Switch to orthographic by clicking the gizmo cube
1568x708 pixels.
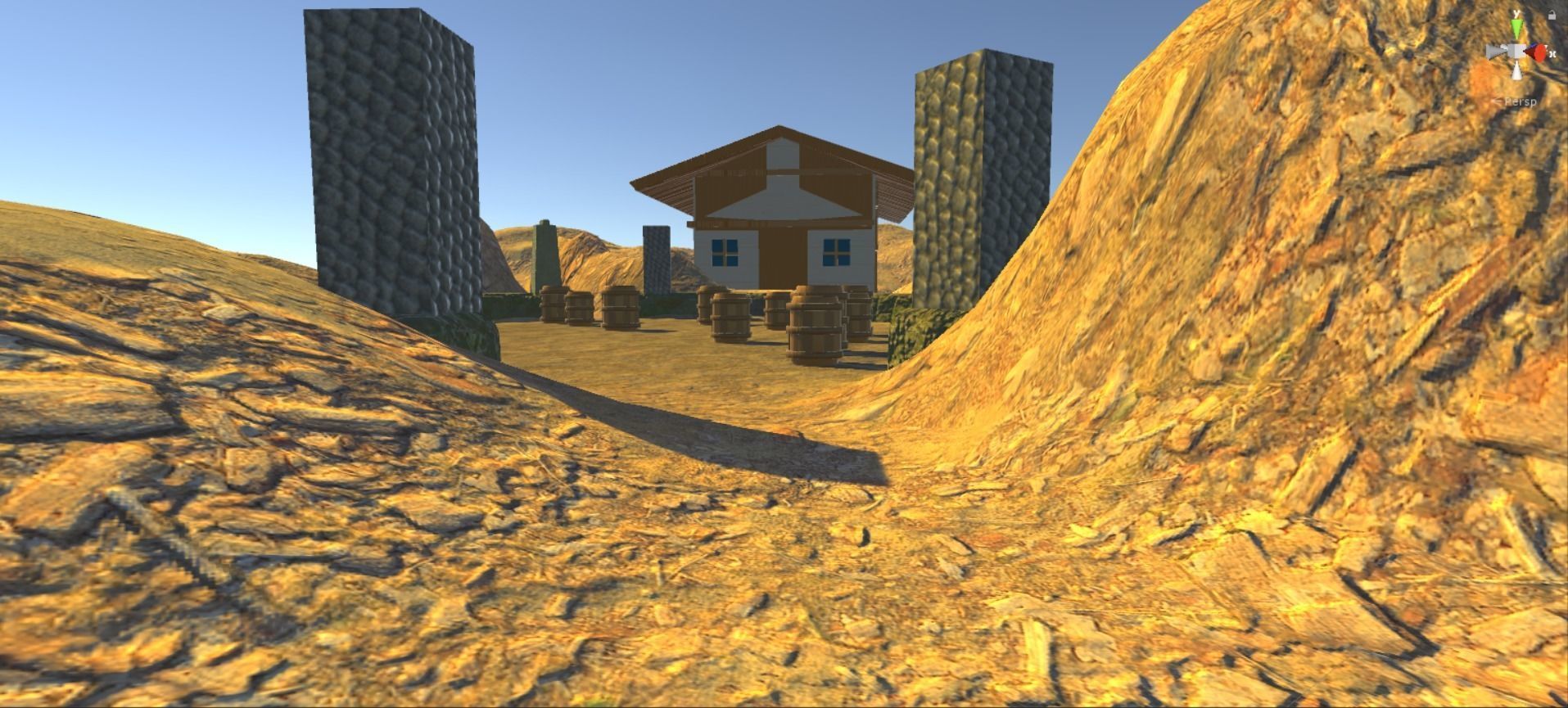1515,50
